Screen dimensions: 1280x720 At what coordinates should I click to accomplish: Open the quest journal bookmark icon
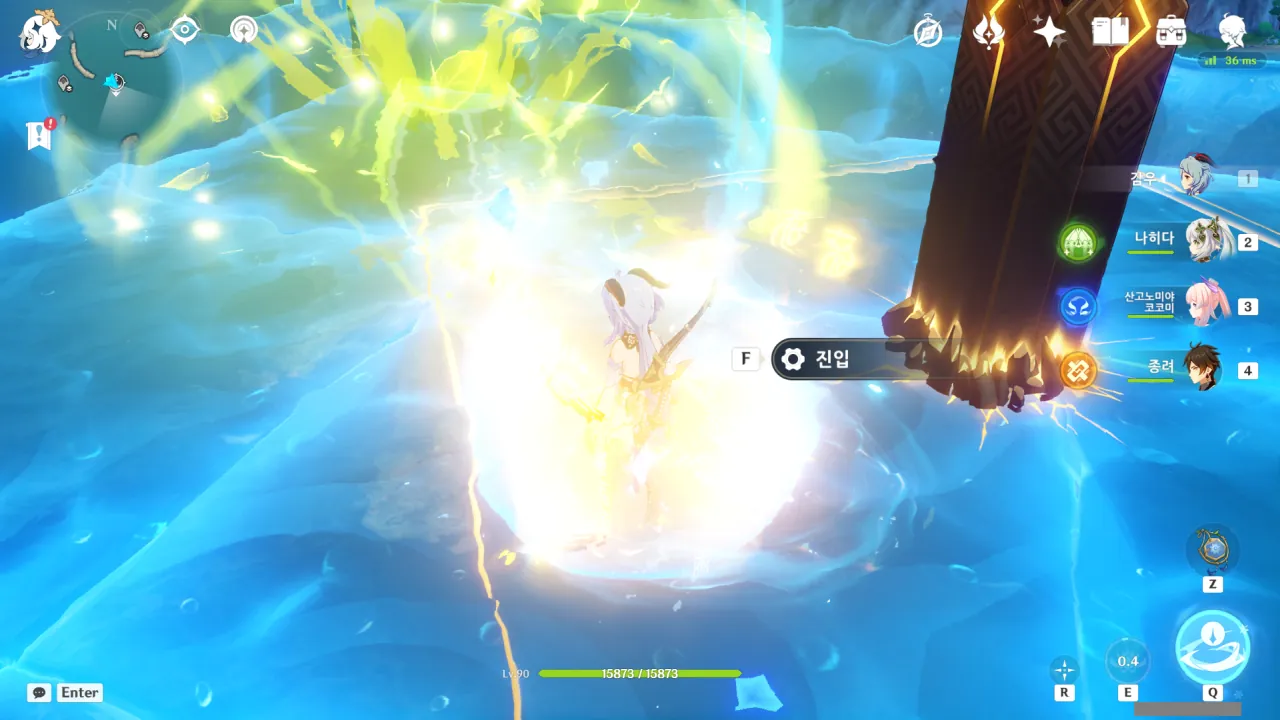pyautogui.click(x=40, y=136)
